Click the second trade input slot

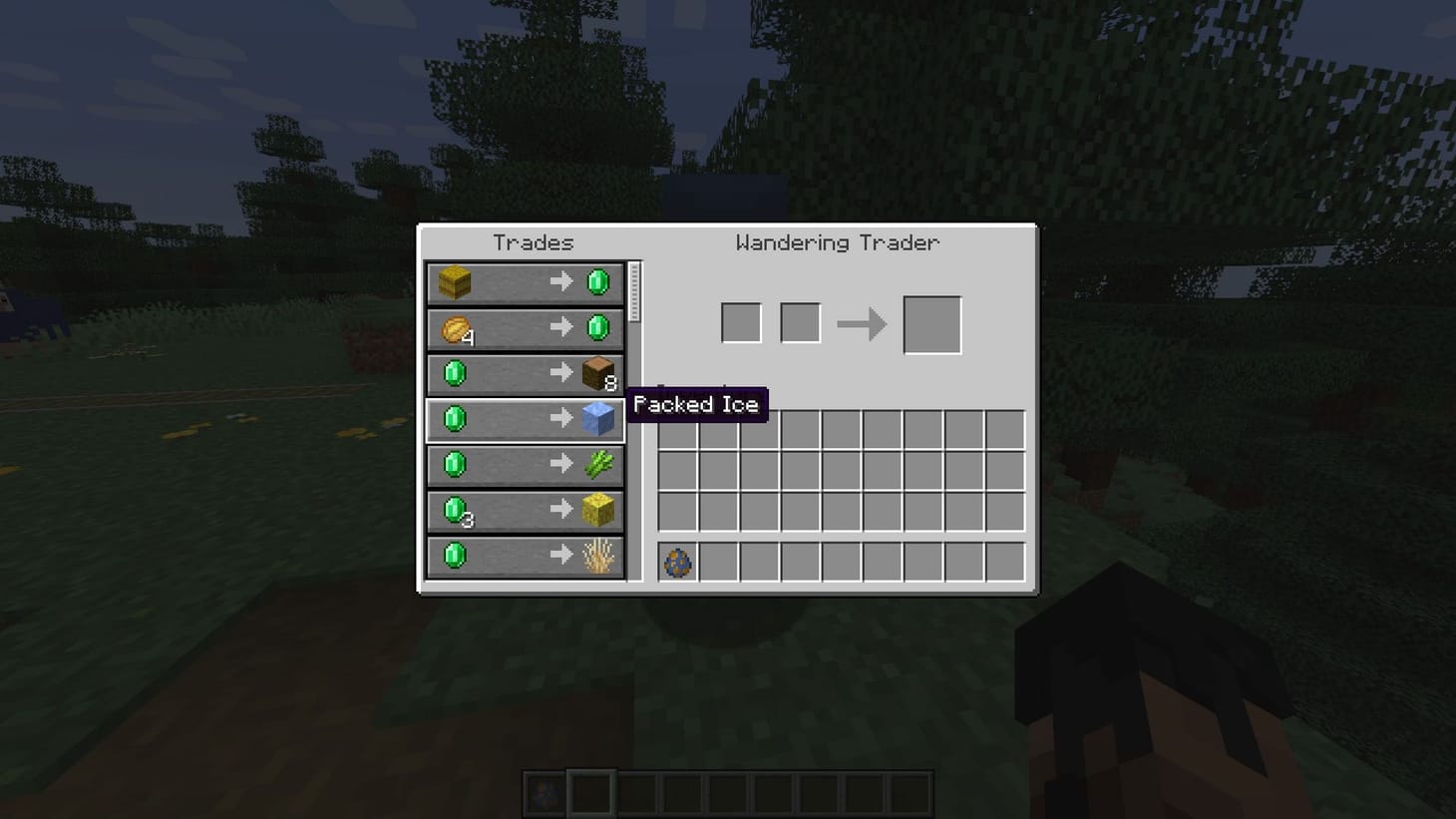click(x=799, y=321)
